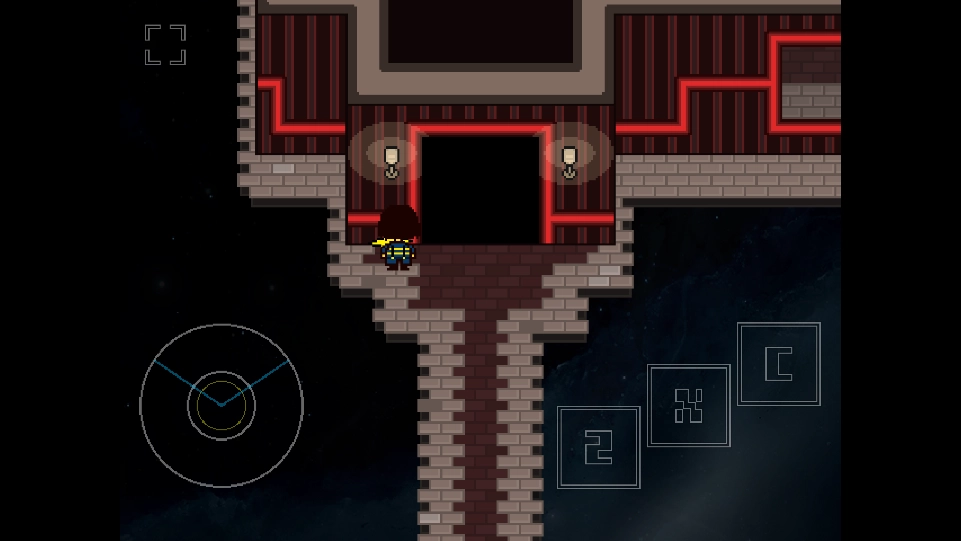Tap the on-screen X cancel button
Screen dimensions: 961x541
tap(688, 405)
